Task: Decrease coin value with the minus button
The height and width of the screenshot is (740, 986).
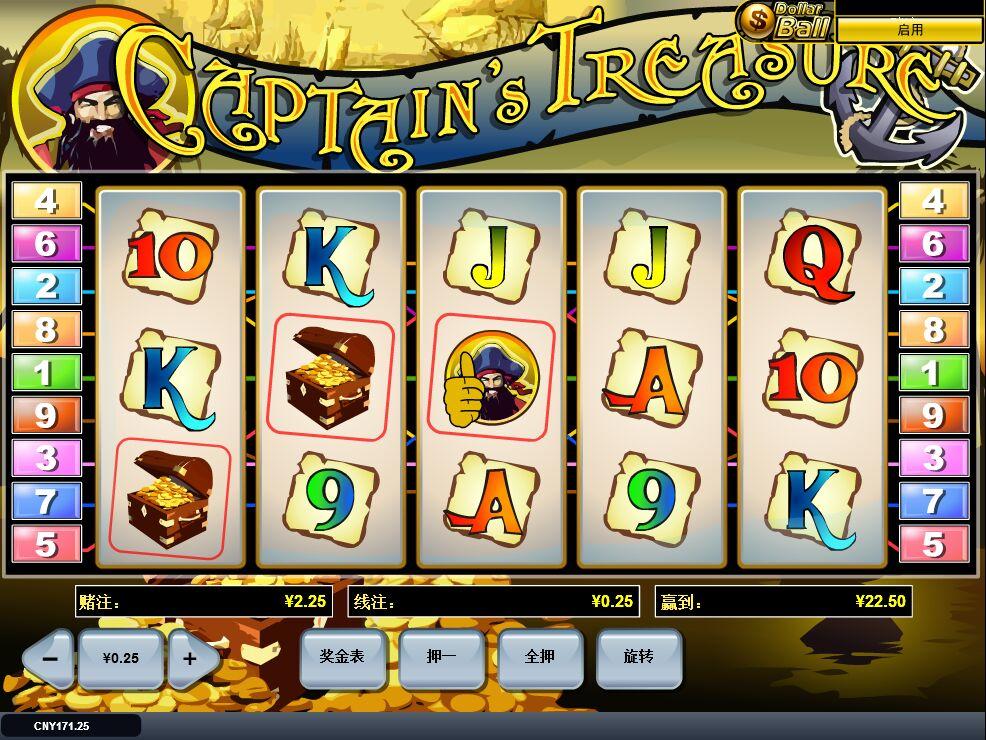Action: [x=51, y=658]
